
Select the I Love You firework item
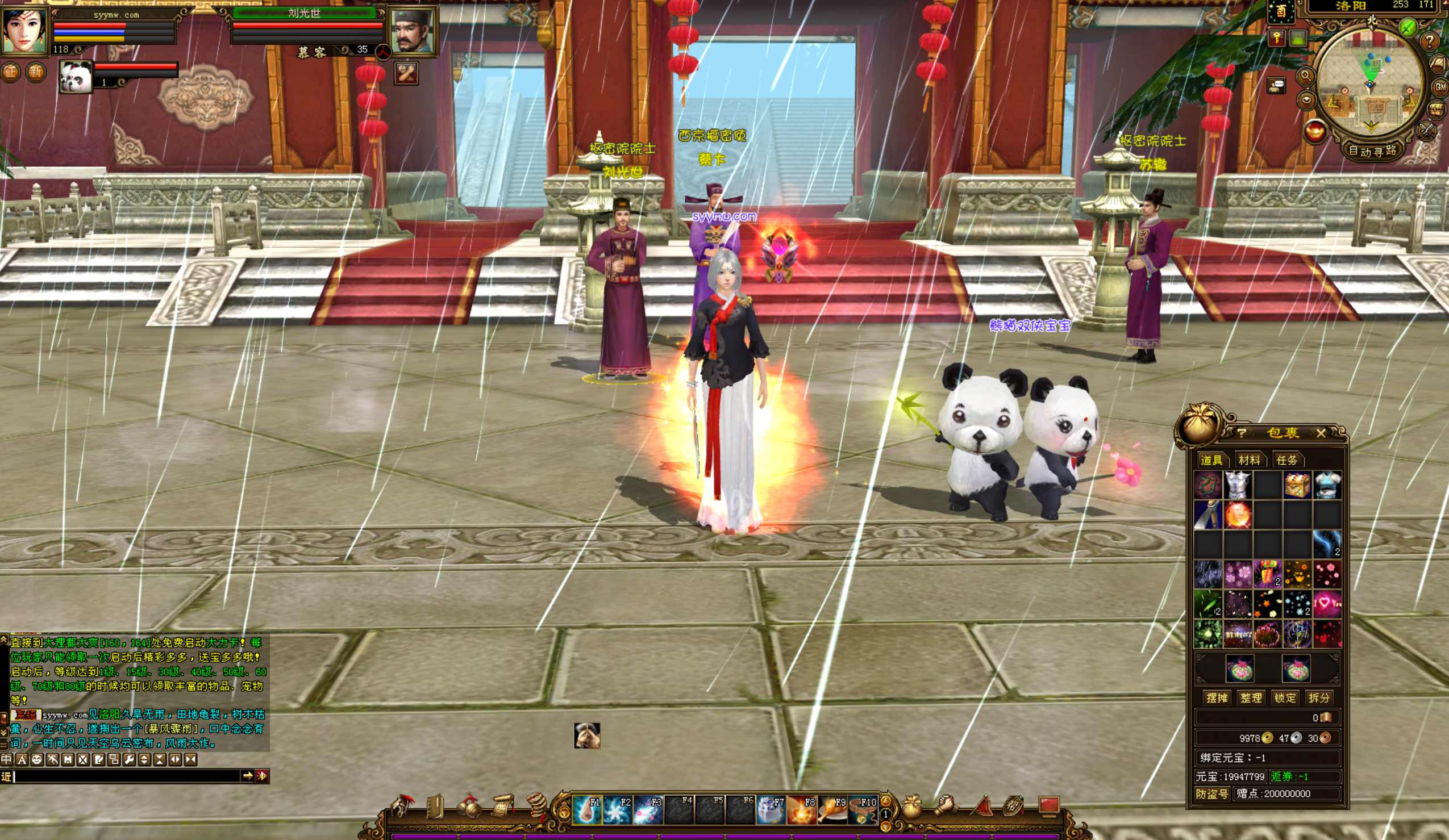(x=1327, y=603)
